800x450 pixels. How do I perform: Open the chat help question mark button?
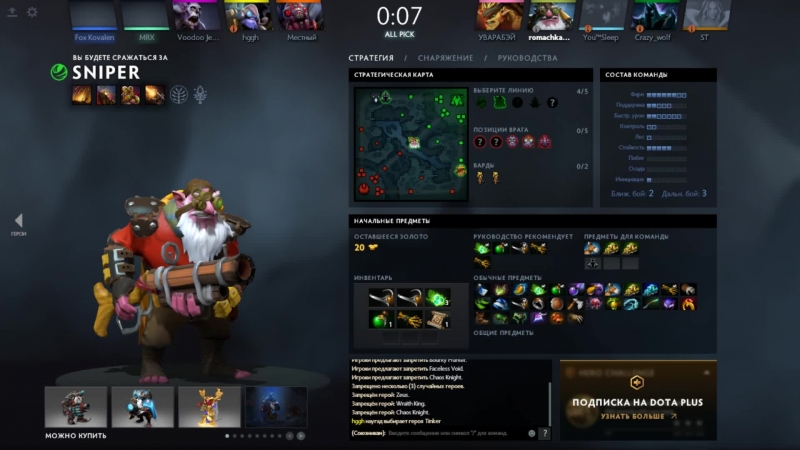545,433
